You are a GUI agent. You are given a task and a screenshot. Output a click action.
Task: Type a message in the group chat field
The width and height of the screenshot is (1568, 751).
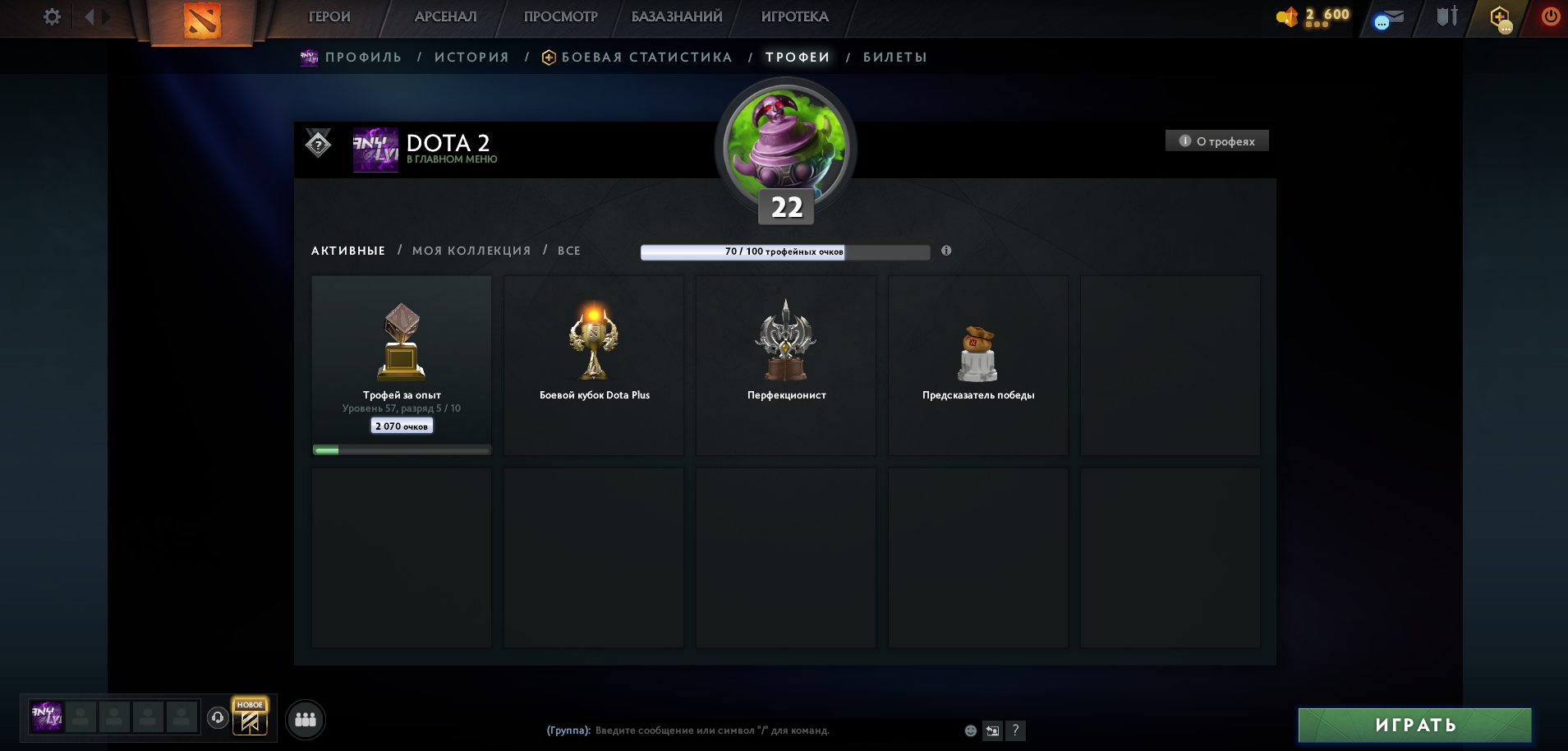point(739,729)
